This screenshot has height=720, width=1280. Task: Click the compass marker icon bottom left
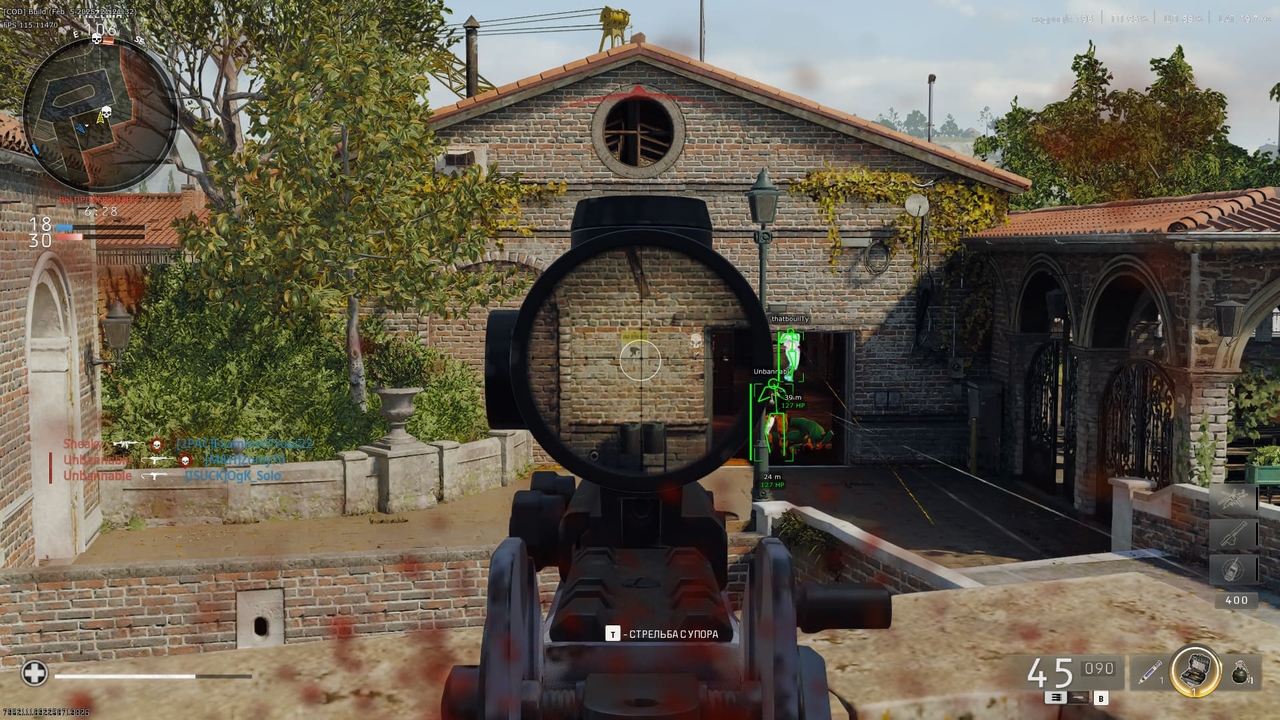coord(34,675)
